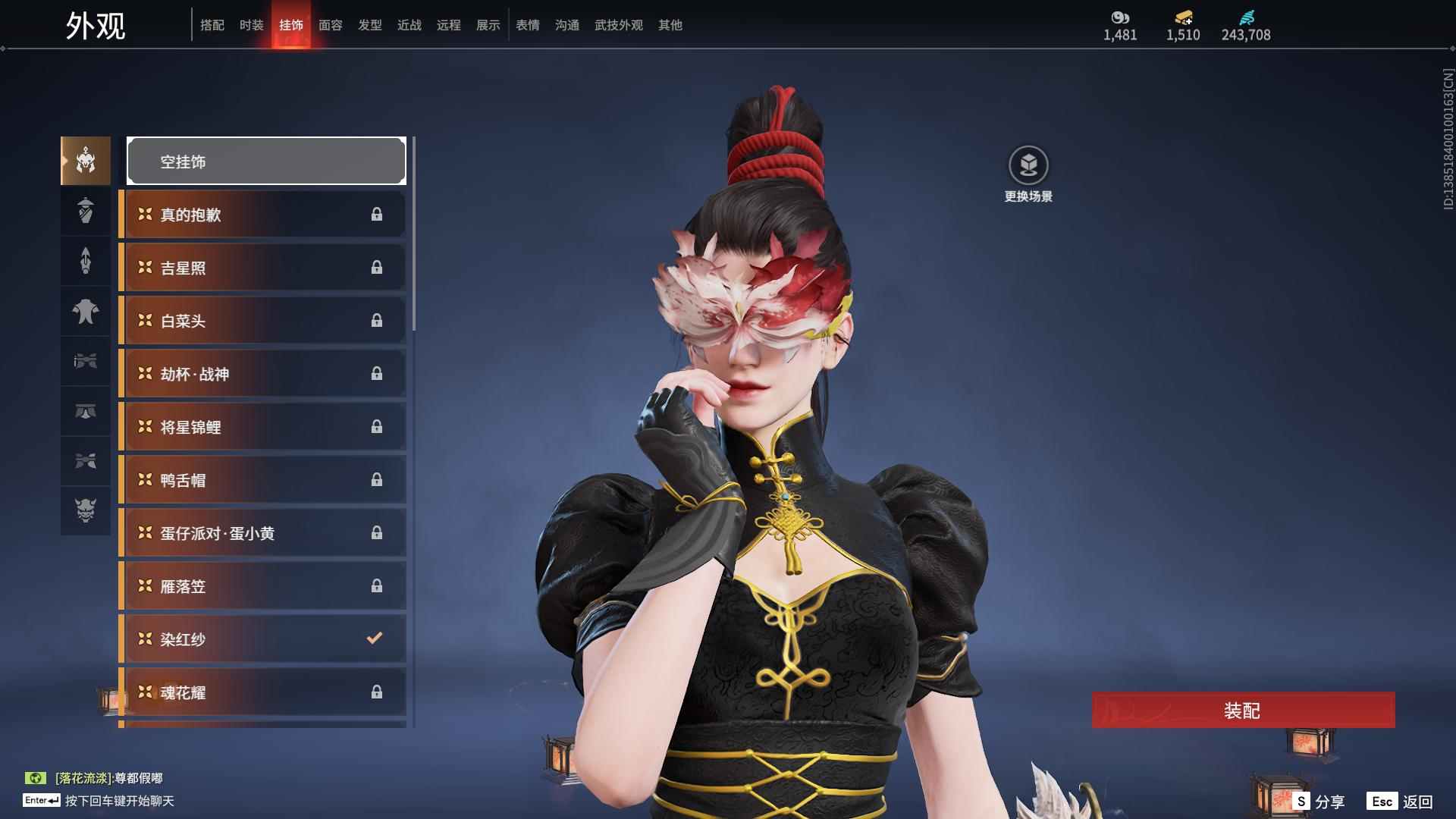Click the red 装配 equip button
Screen dimensions: 1456x819
[x=1242, y=711]
